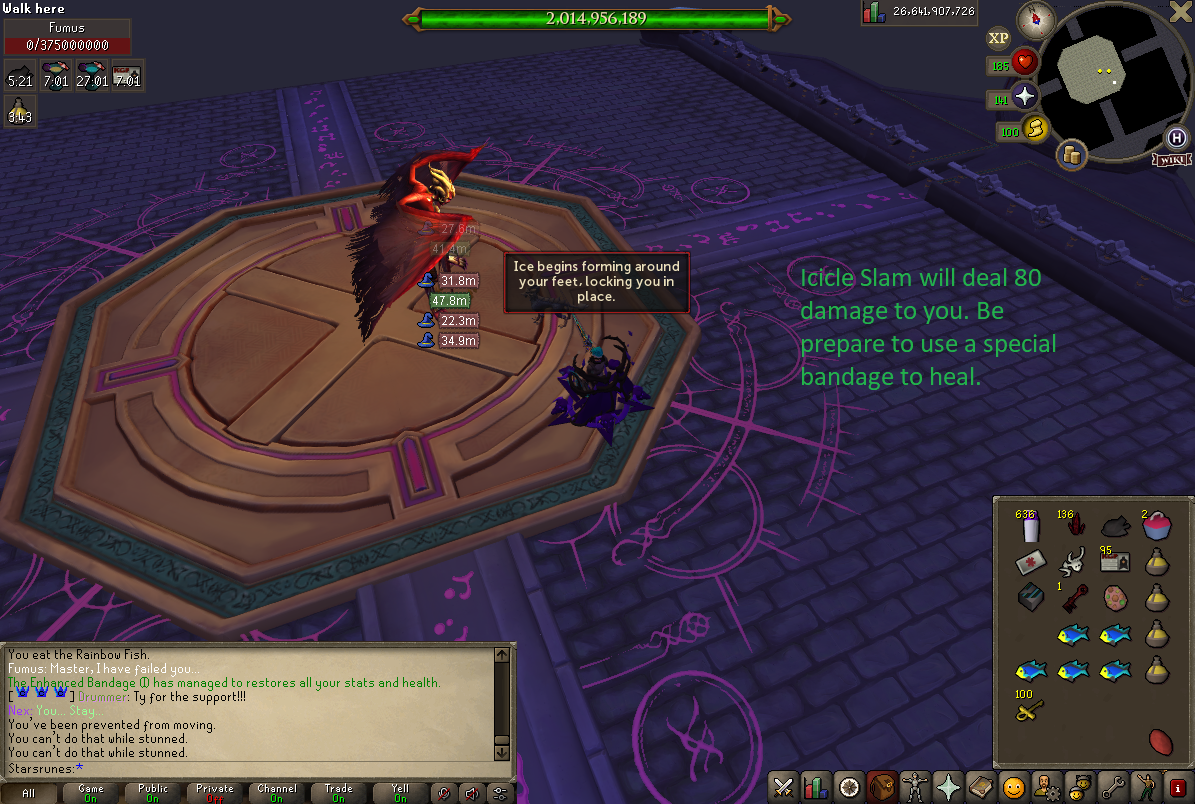
Task: Toggle the Private chat filter
Action: [214, 793]
